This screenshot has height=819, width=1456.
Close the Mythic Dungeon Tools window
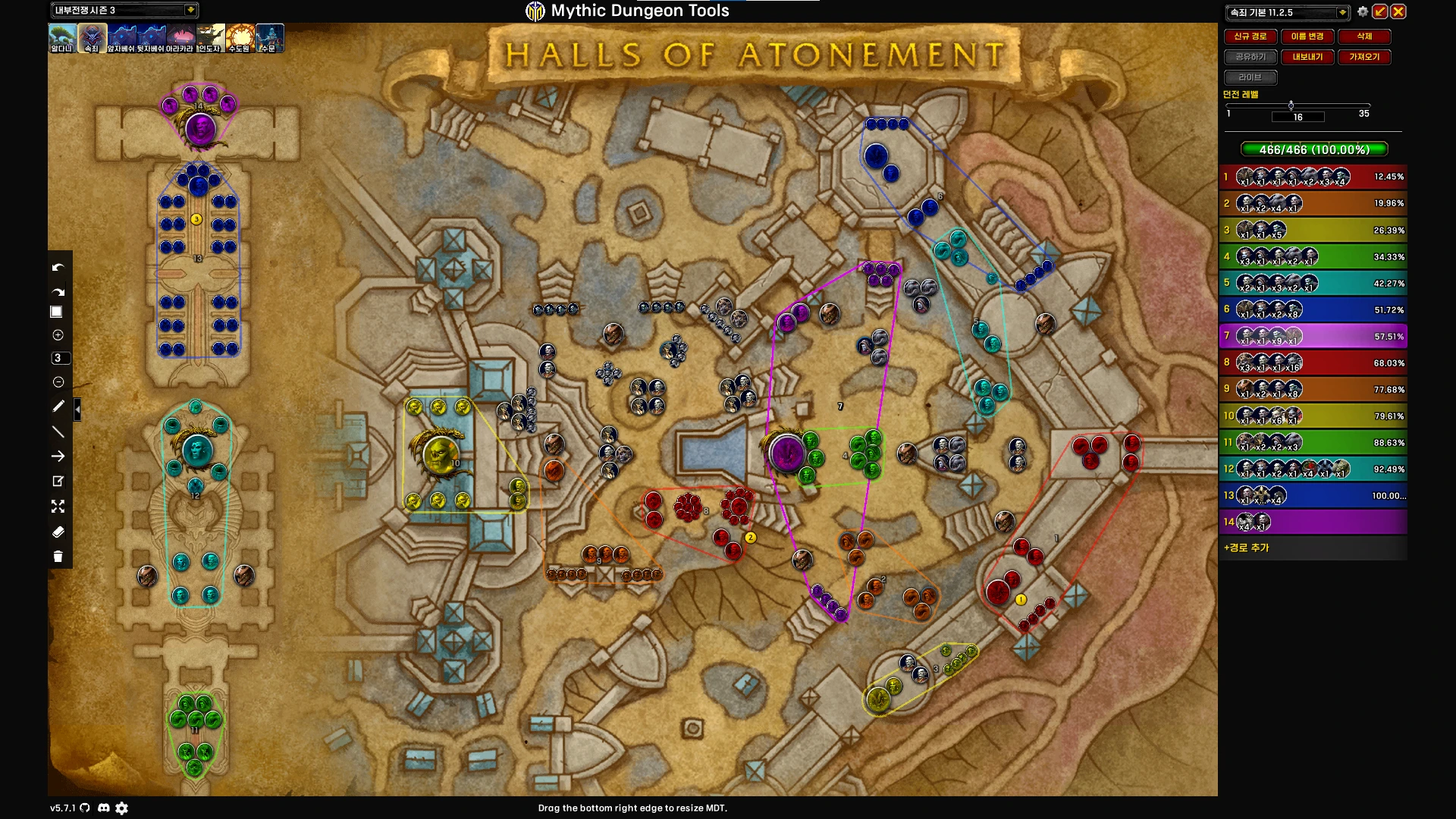point(1398,11)
